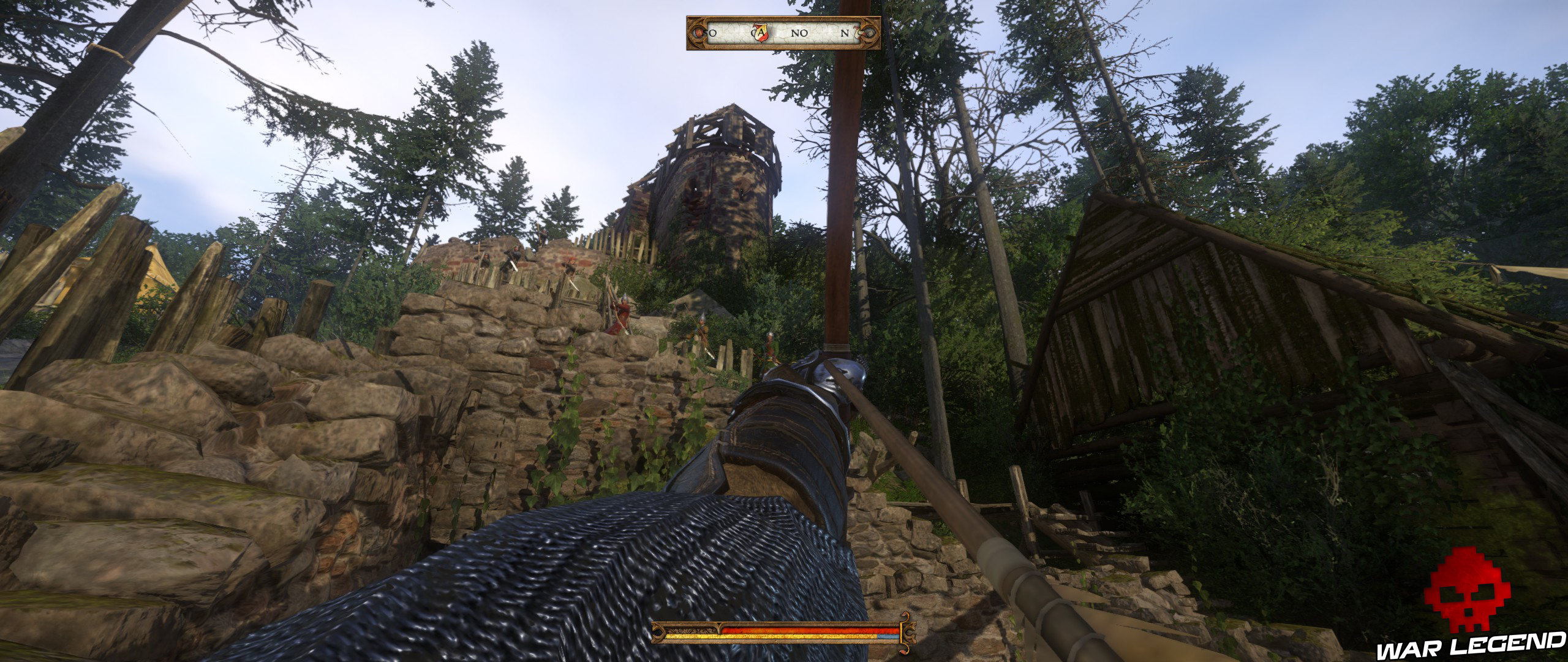Click the SO direction label on the compass
The height and width of the screenshot is (662, 1568).
pyautogui.click(x=710, y=32)
